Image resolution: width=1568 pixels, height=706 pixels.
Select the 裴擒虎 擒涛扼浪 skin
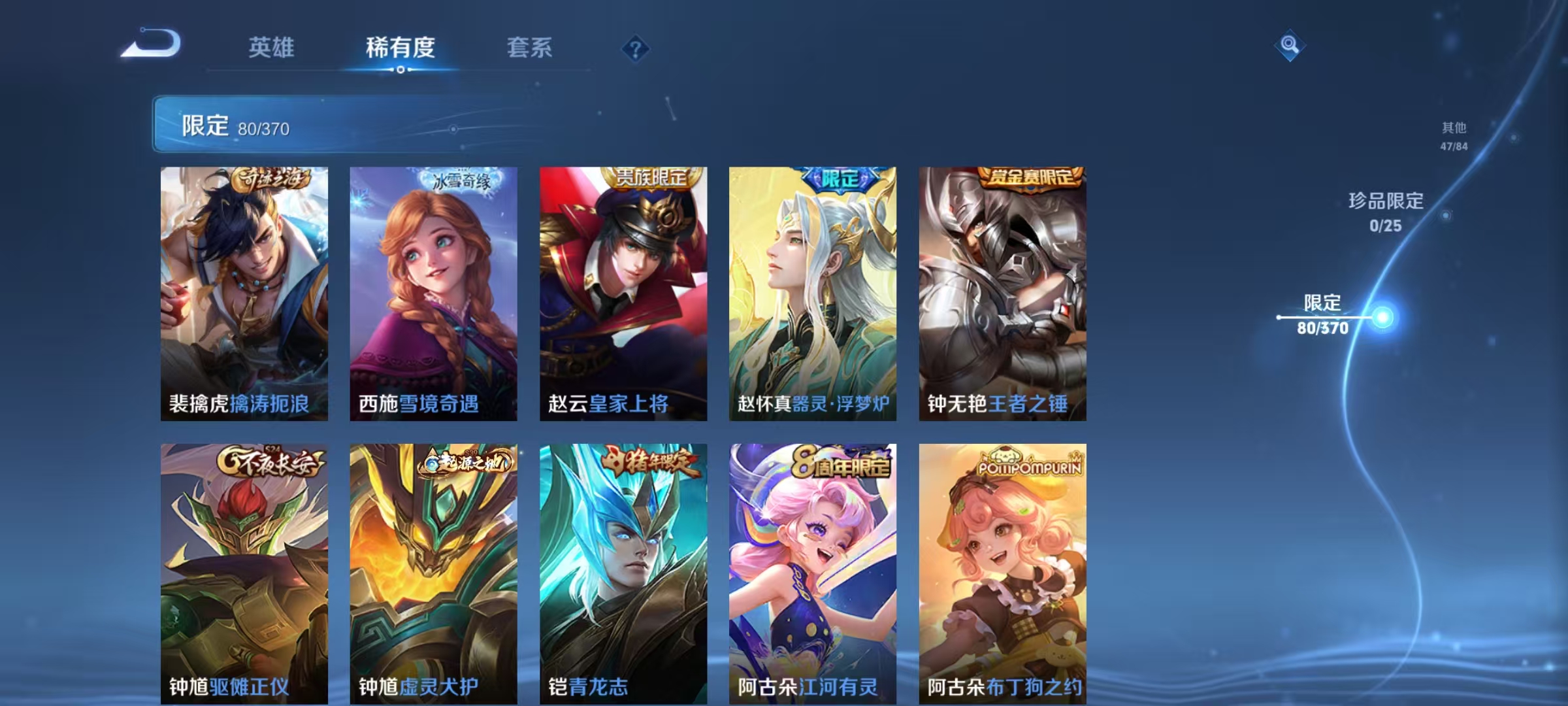243,288
